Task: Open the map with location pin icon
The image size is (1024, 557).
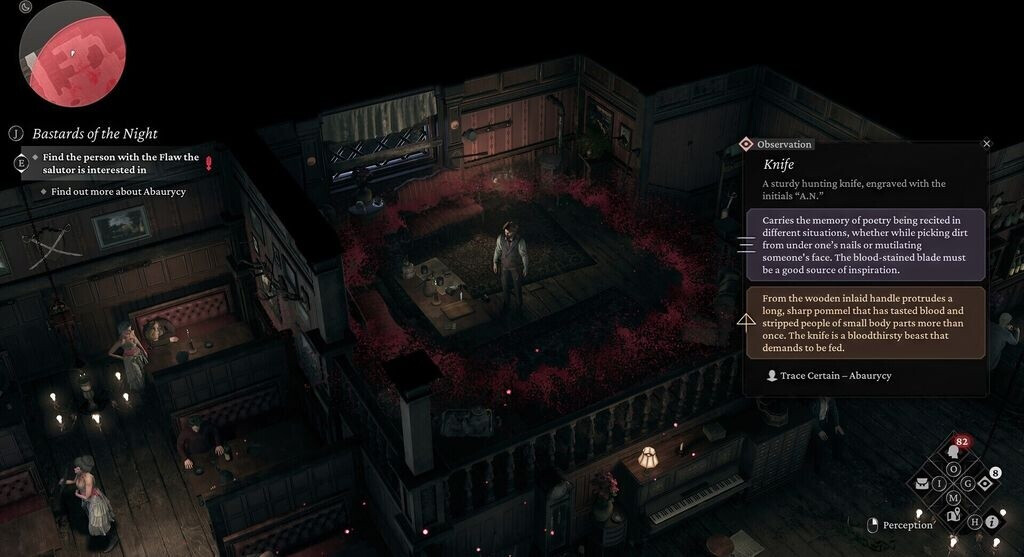Action: 953,515
